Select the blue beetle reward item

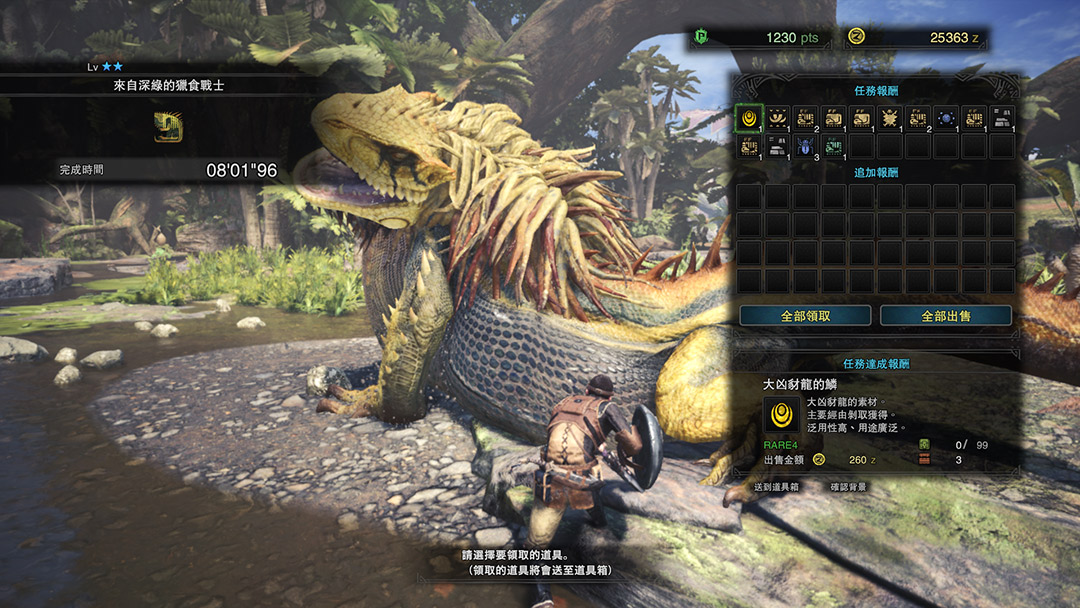click(805, 146)
